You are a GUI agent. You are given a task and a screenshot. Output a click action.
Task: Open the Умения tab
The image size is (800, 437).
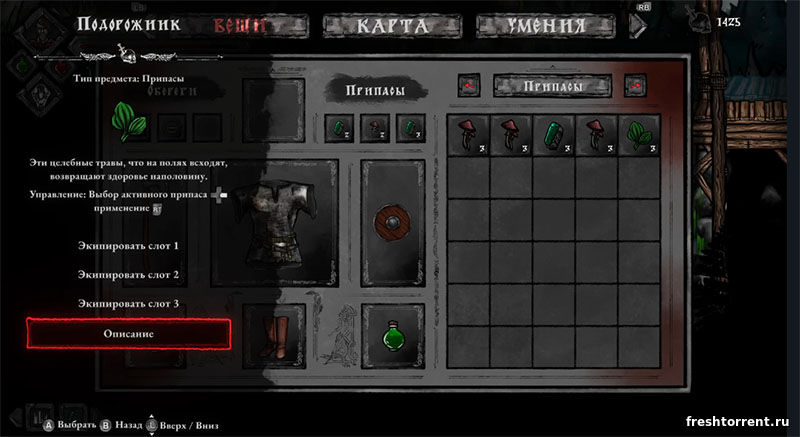click(544, 26)
